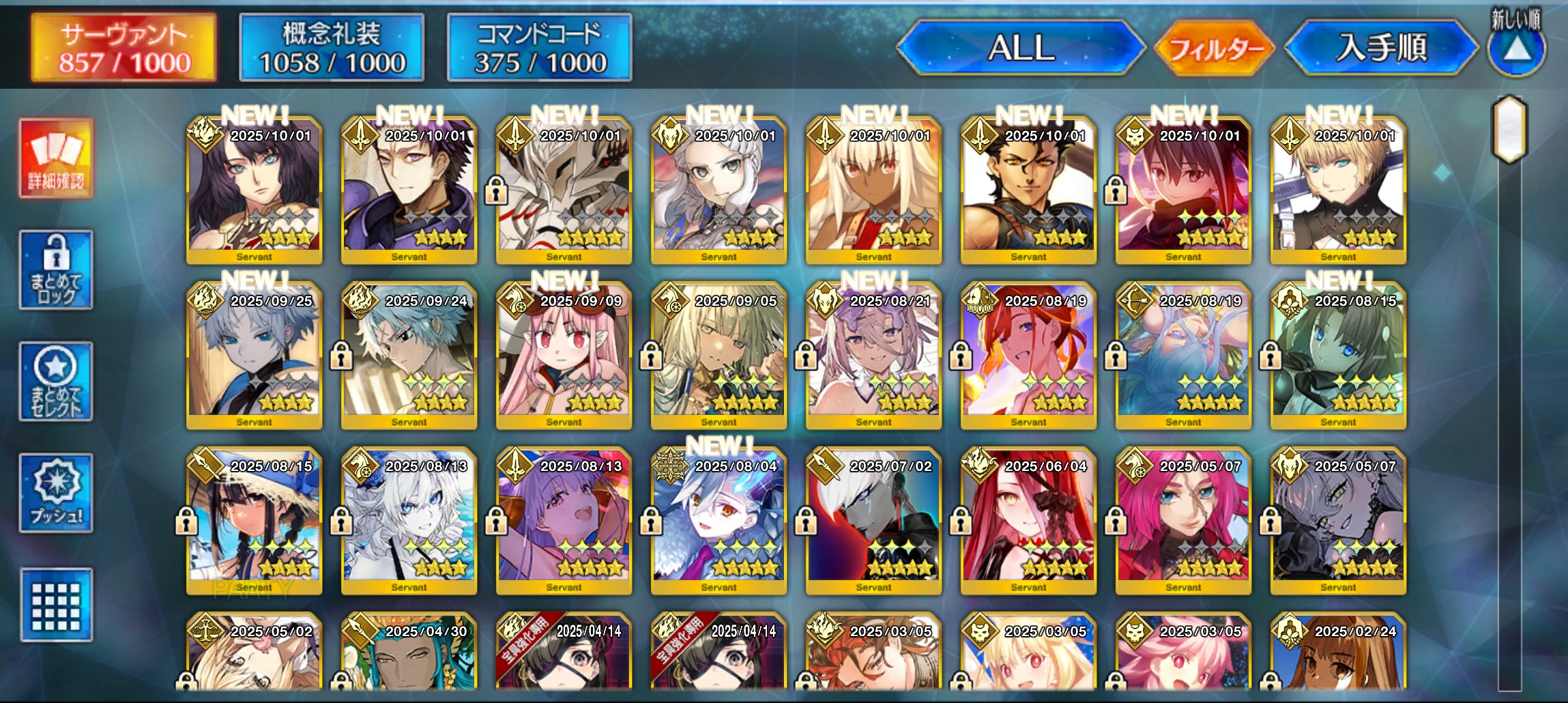Toggle the 新しい順 sort order arrow

(x=1516, y=46)
